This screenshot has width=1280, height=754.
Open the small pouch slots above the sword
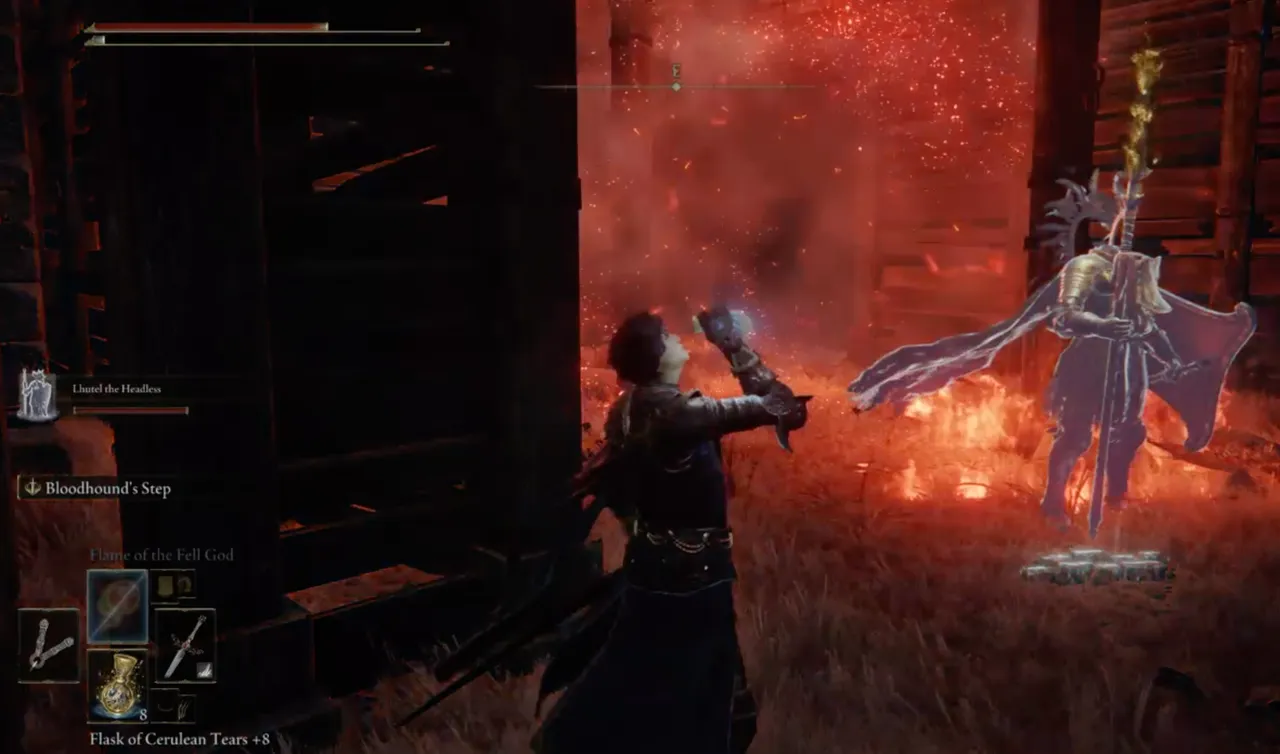172,584
